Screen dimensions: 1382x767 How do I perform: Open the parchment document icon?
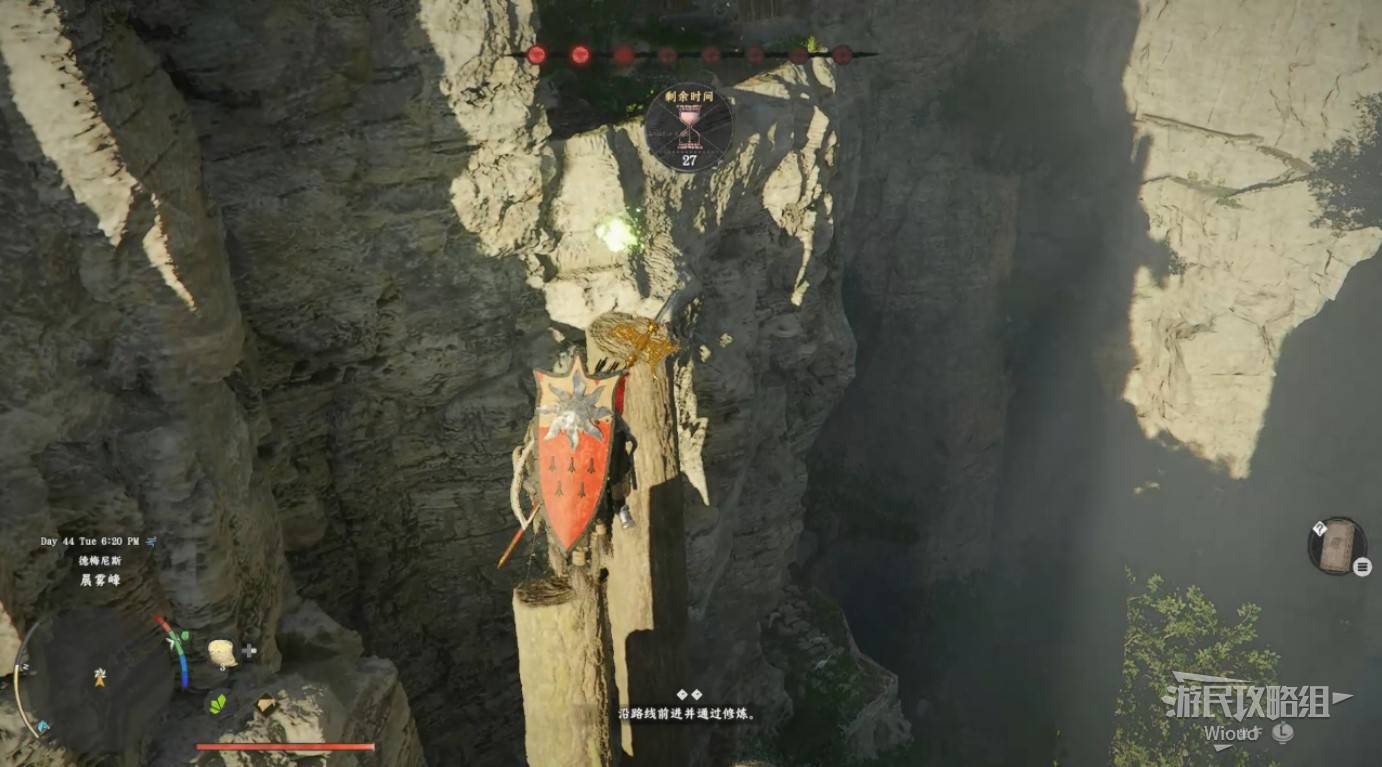click(1336, 546)
